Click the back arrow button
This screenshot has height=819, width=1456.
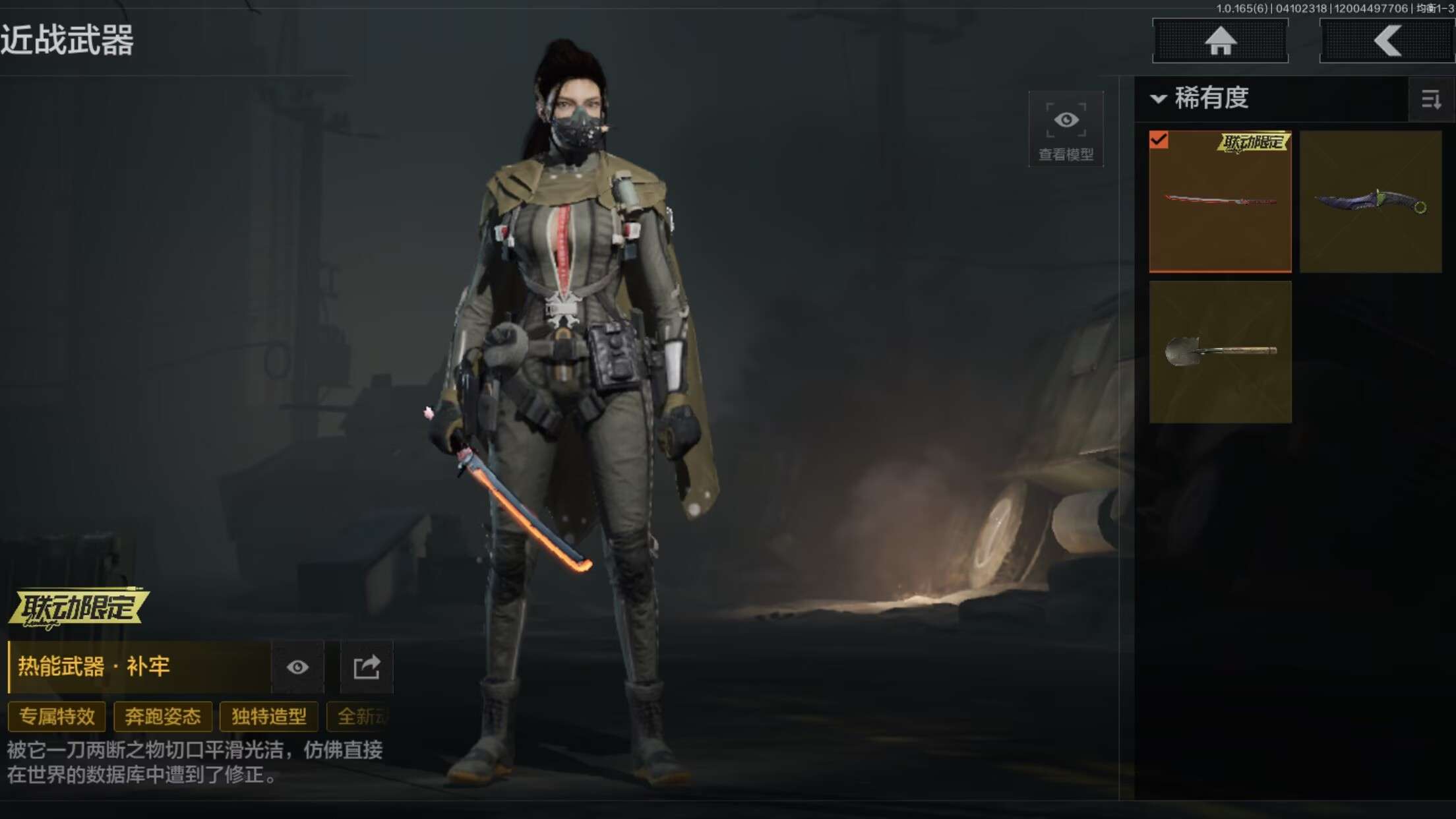tap(1386, 41)
